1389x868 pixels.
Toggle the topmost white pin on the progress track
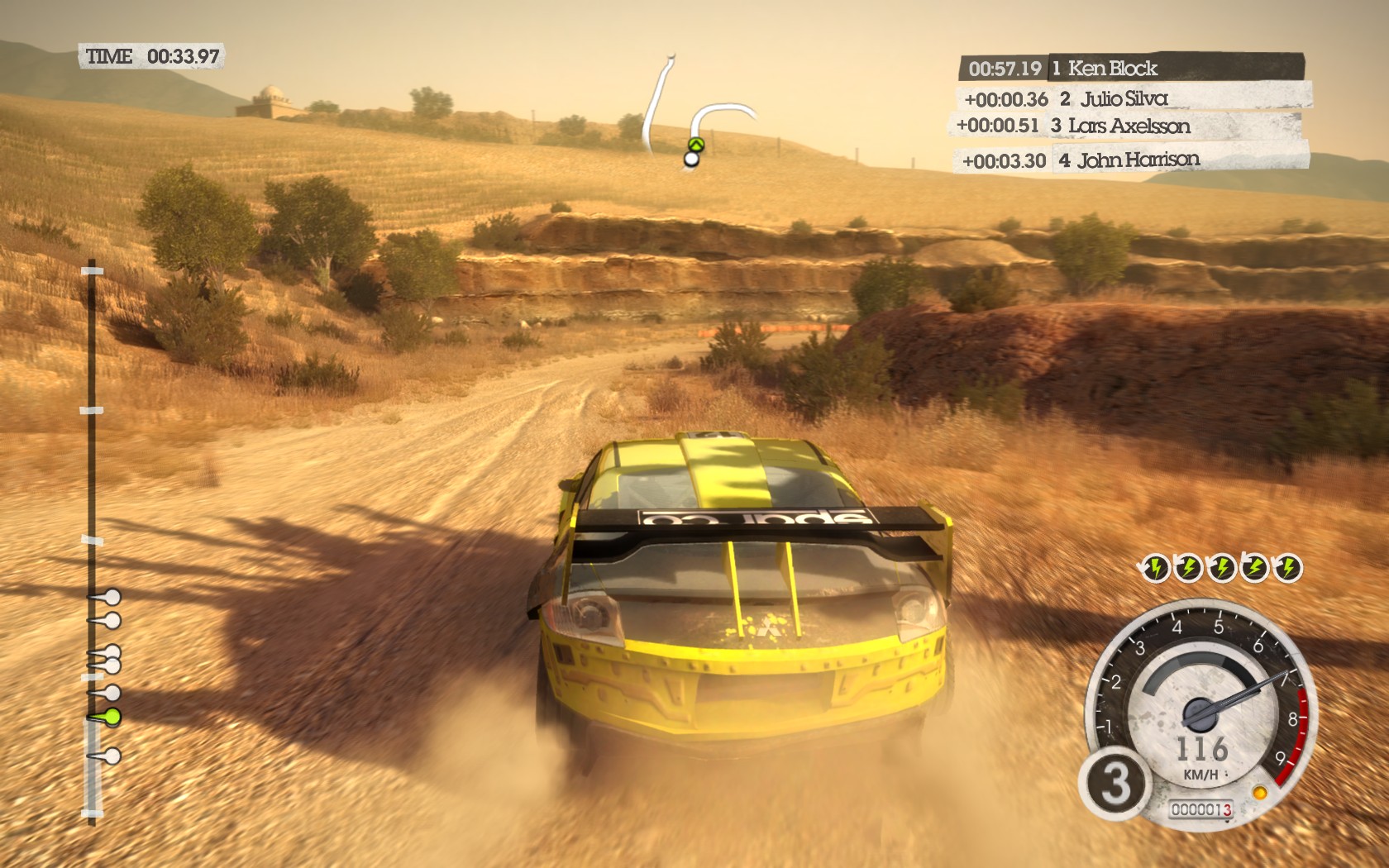pyautogui.click(x=112, y=597)
